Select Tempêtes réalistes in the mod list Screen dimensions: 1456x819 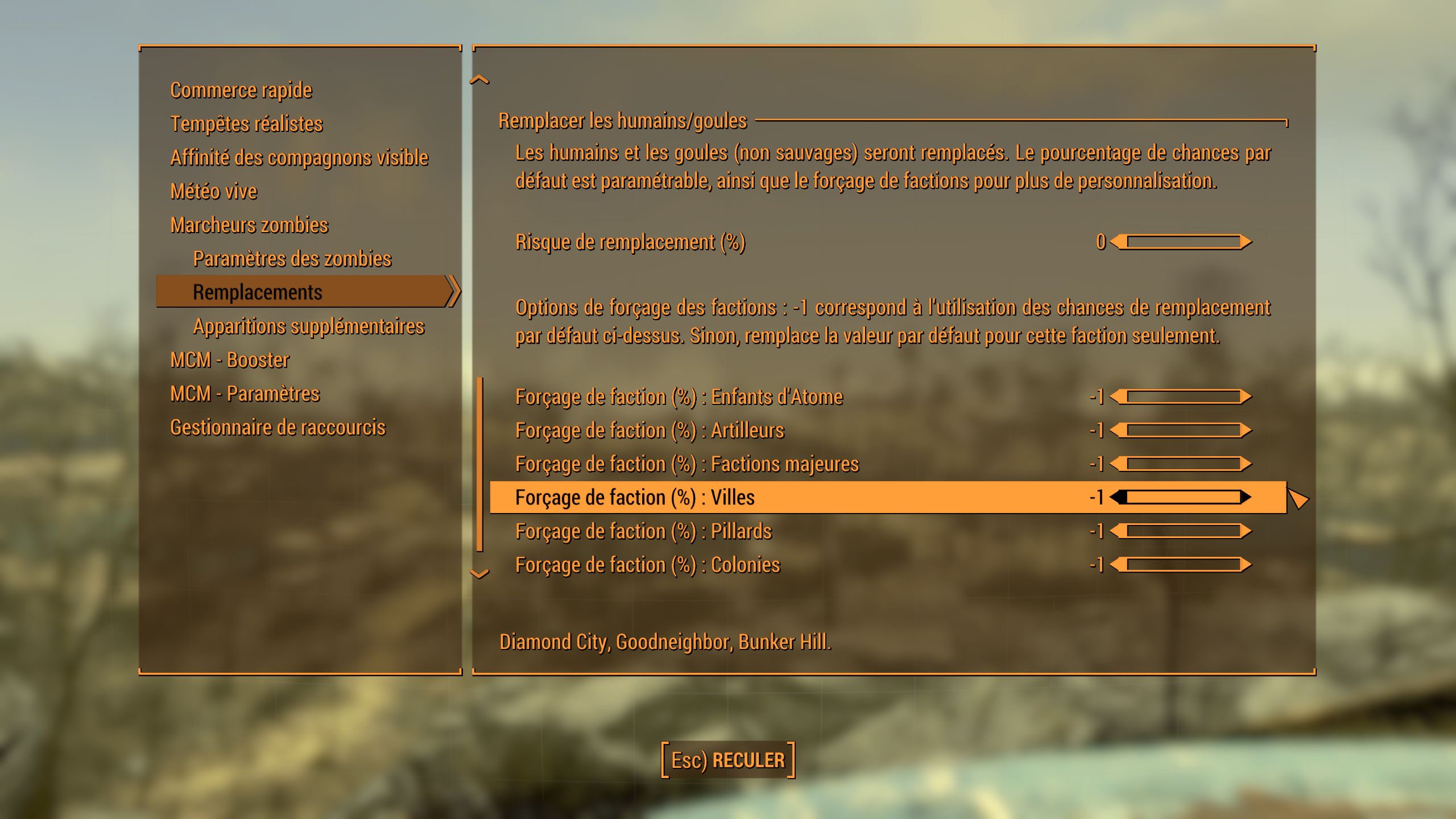(246, 124)
